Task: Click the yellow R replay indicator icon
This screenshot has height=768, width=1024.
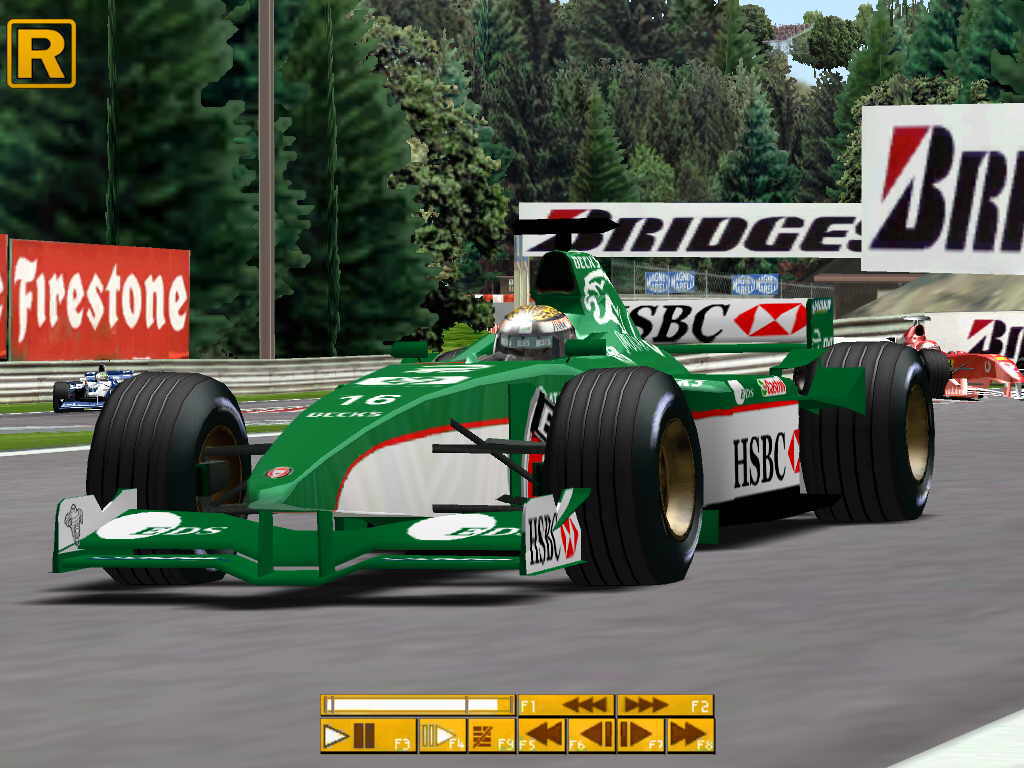Action: [x=41, y=53]
